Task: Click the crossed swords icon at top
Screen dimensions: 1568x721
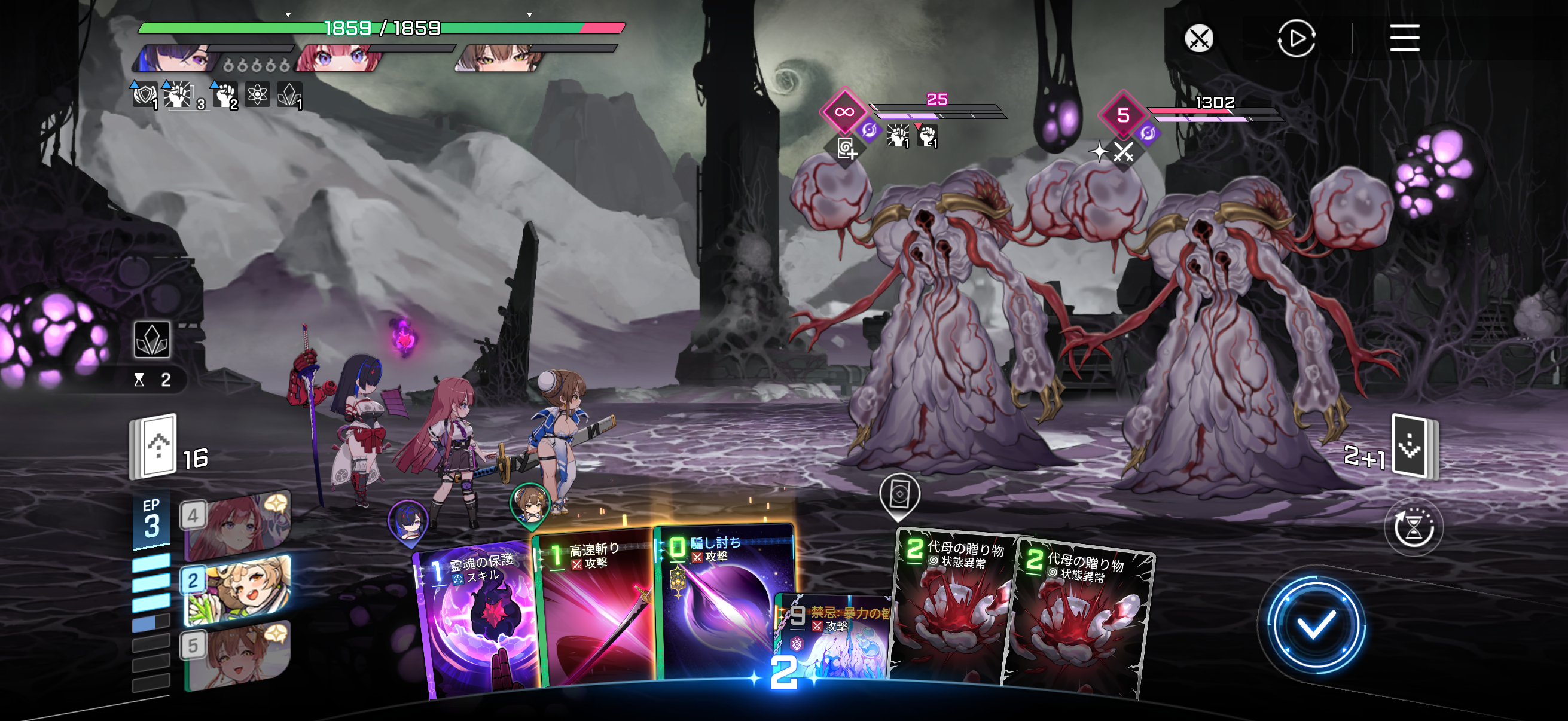Action: (x=1198, y=39)
